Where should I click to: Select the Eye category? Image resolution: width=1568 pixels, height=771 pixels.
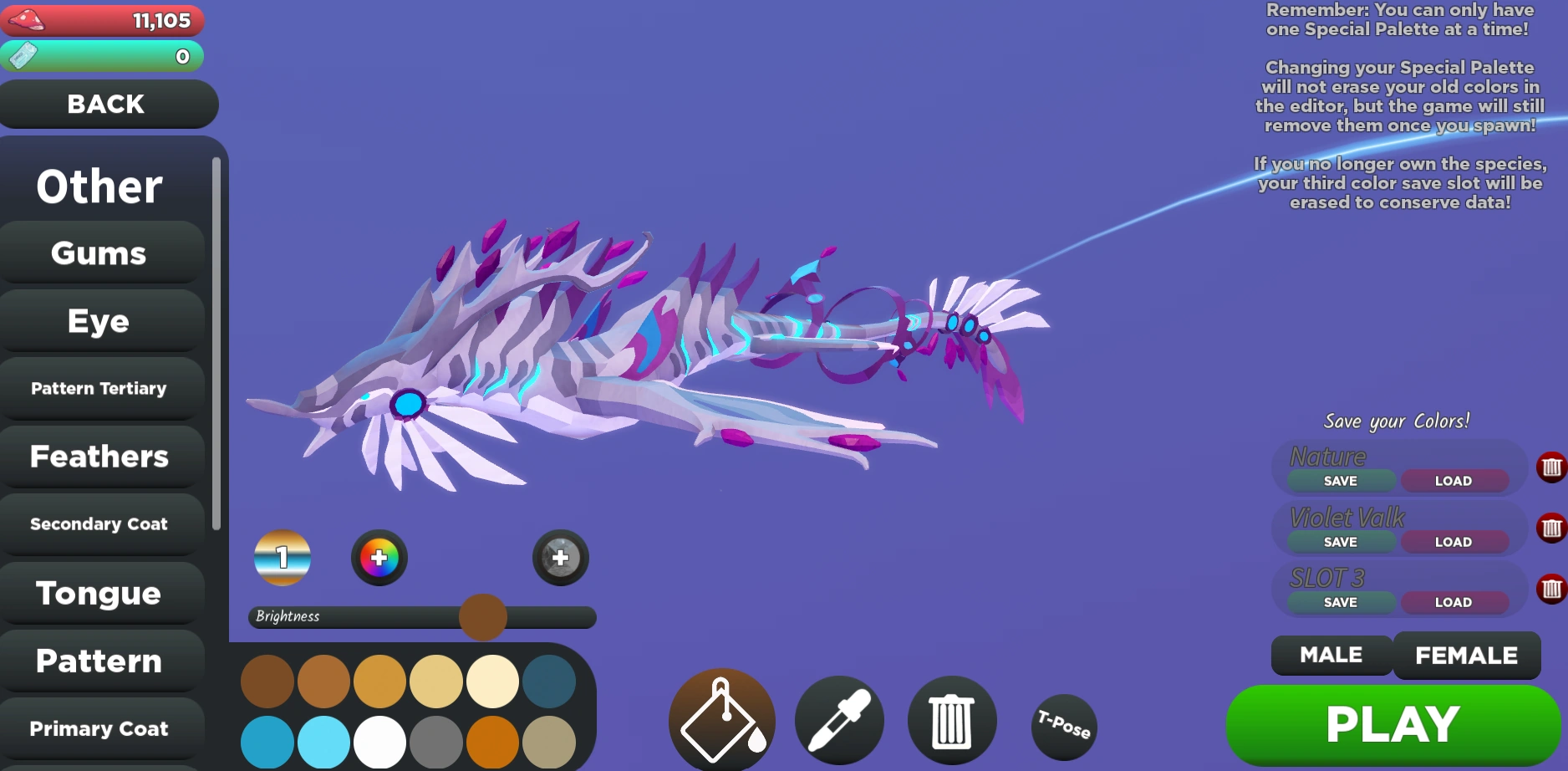click(99, 320)
